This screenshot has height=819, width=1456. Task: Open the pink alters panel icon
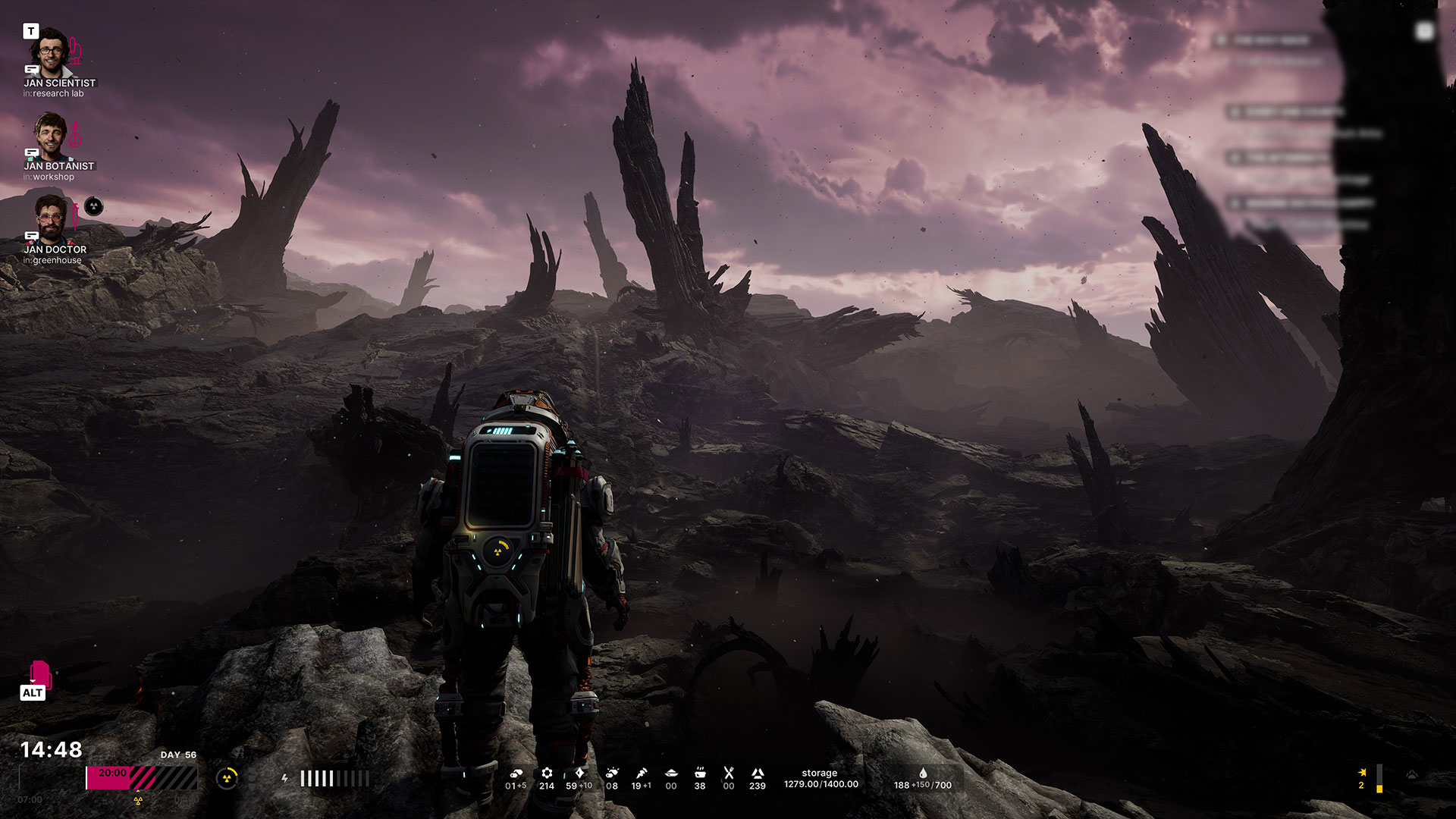39,673
